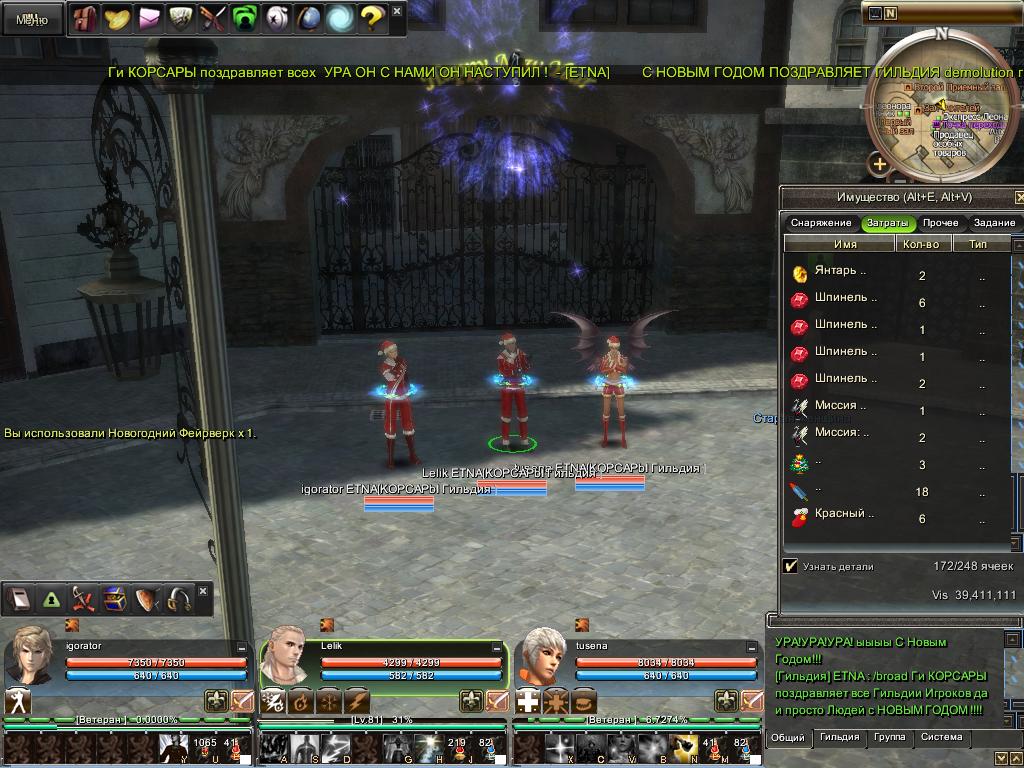Close the Имущество inventory window

(x=1019, y=197)
